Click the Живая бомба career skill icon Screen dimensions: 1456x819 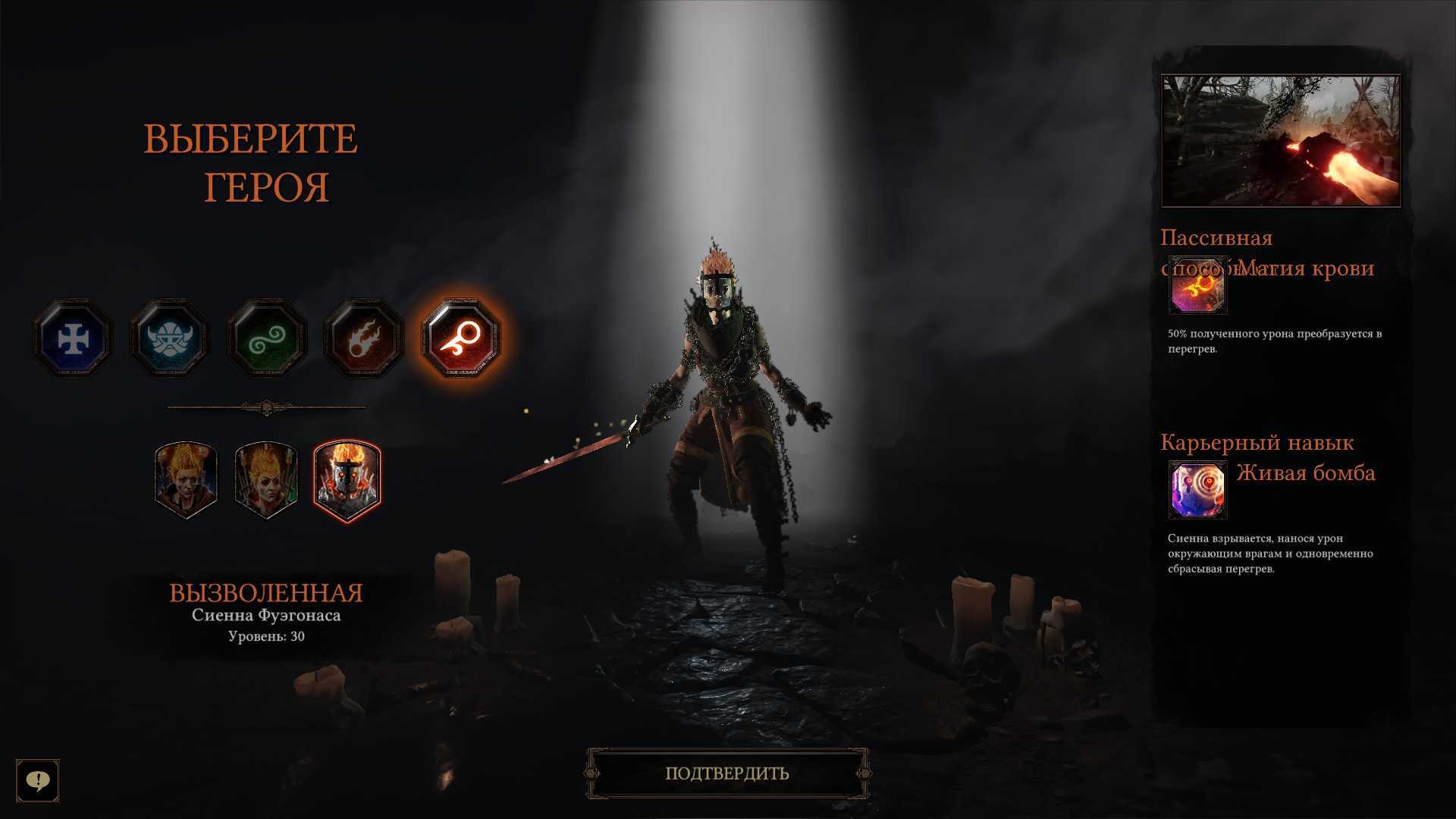click(x=1197, y=489)
